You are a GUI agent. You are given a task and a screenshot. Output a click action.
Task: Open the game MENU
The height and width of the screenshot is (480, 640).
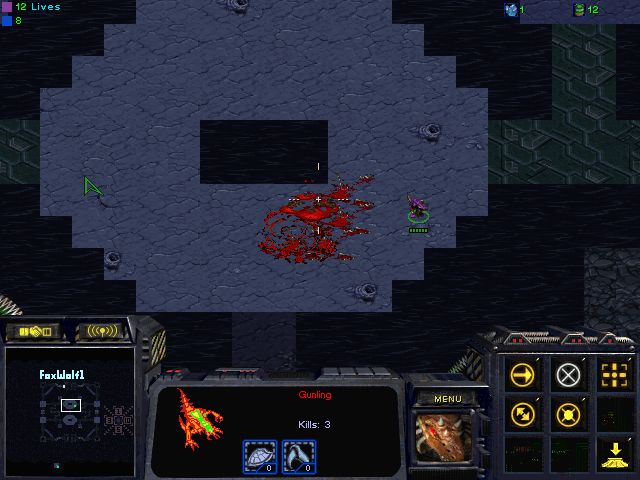tap(447, 399)
